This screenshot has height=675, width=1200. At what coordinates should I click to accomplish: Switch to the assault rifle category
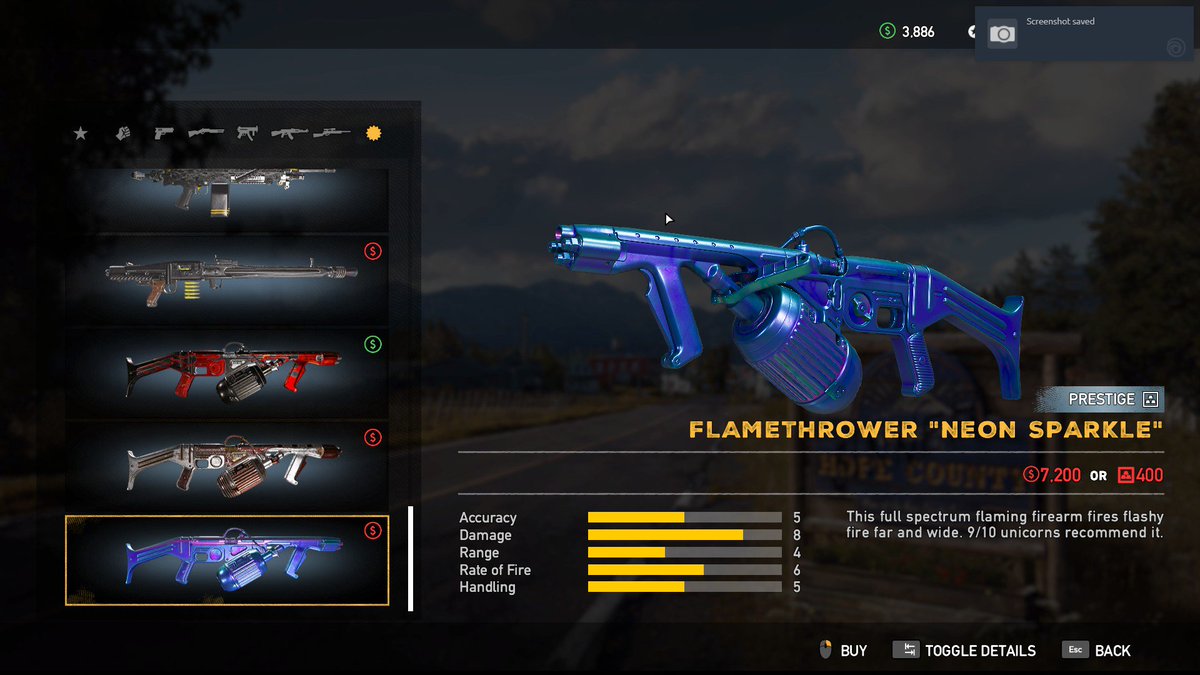[x=289, y=133]
